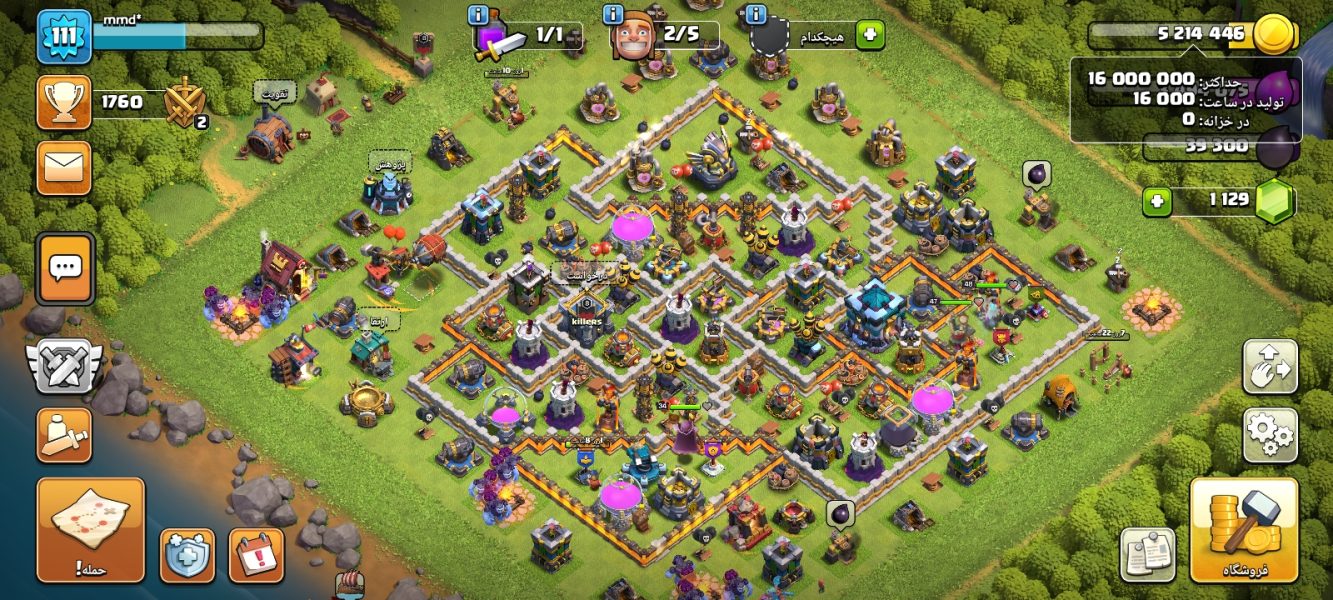Viewport: 1333px width, 600px height.
Task: Open the chat speech bubble panel
Action: click(x=66, y=268)
